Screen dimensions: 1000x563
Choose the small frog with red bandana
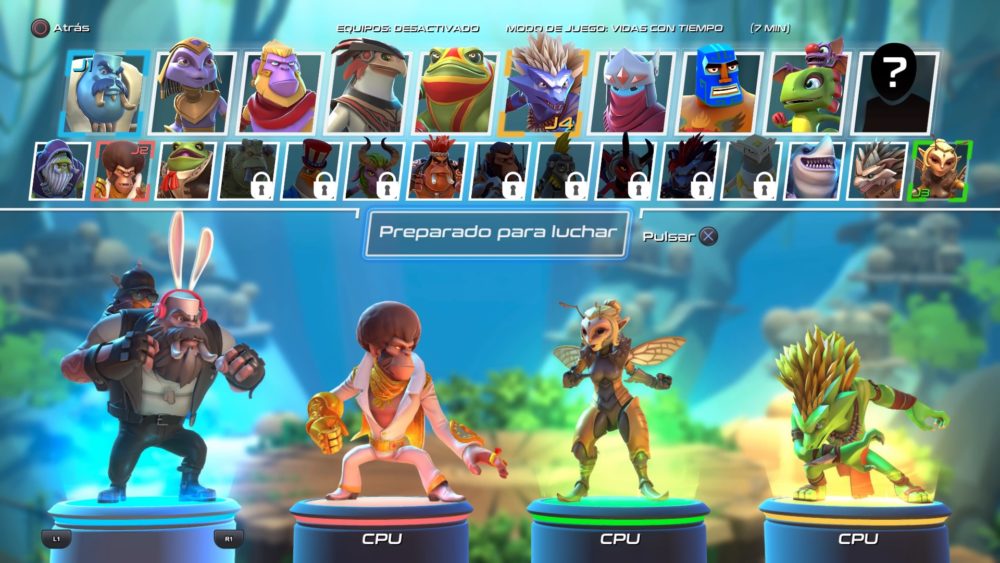[184, 171]
